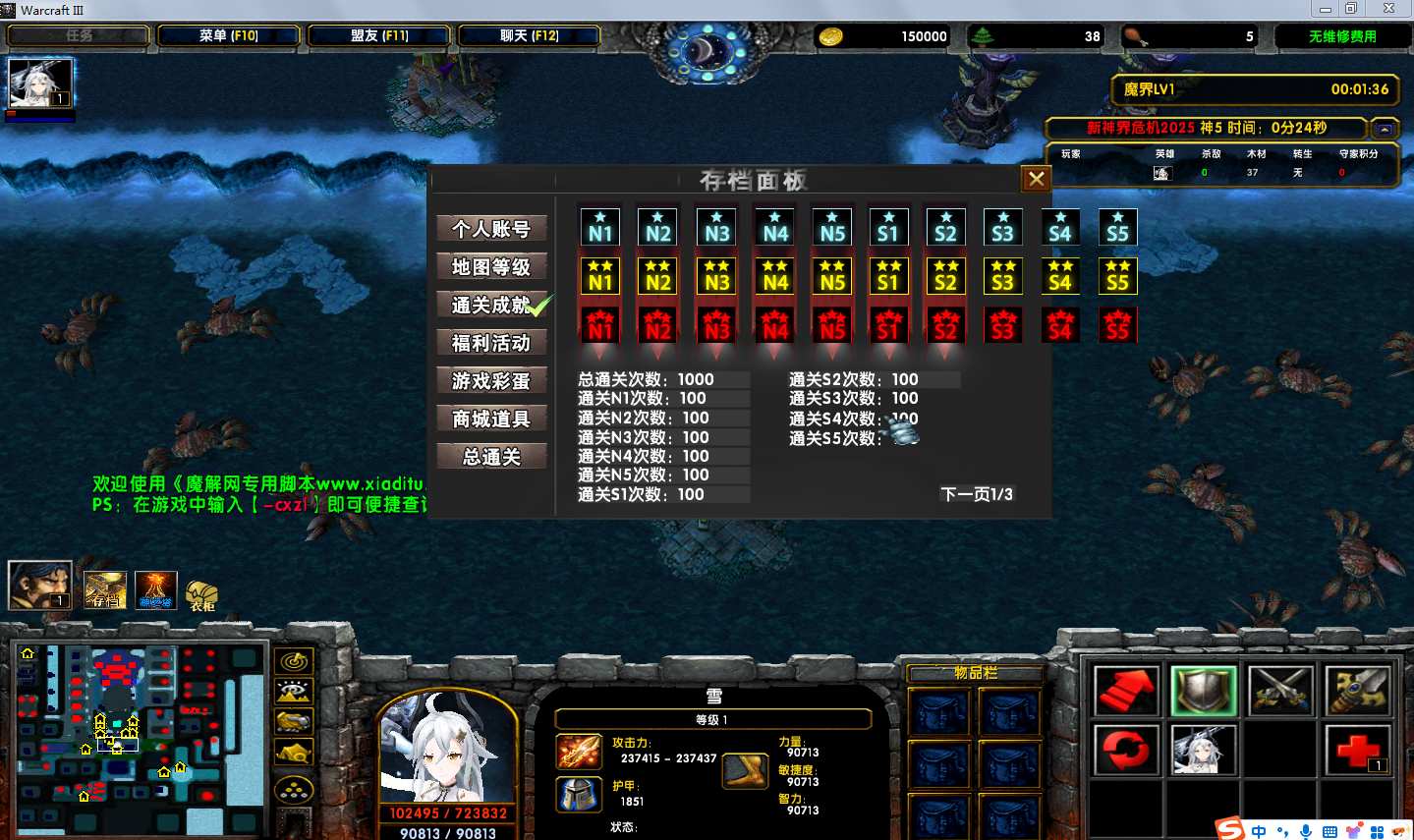
Task: Choose the 总通关 tab
Action: coord(491,457)
